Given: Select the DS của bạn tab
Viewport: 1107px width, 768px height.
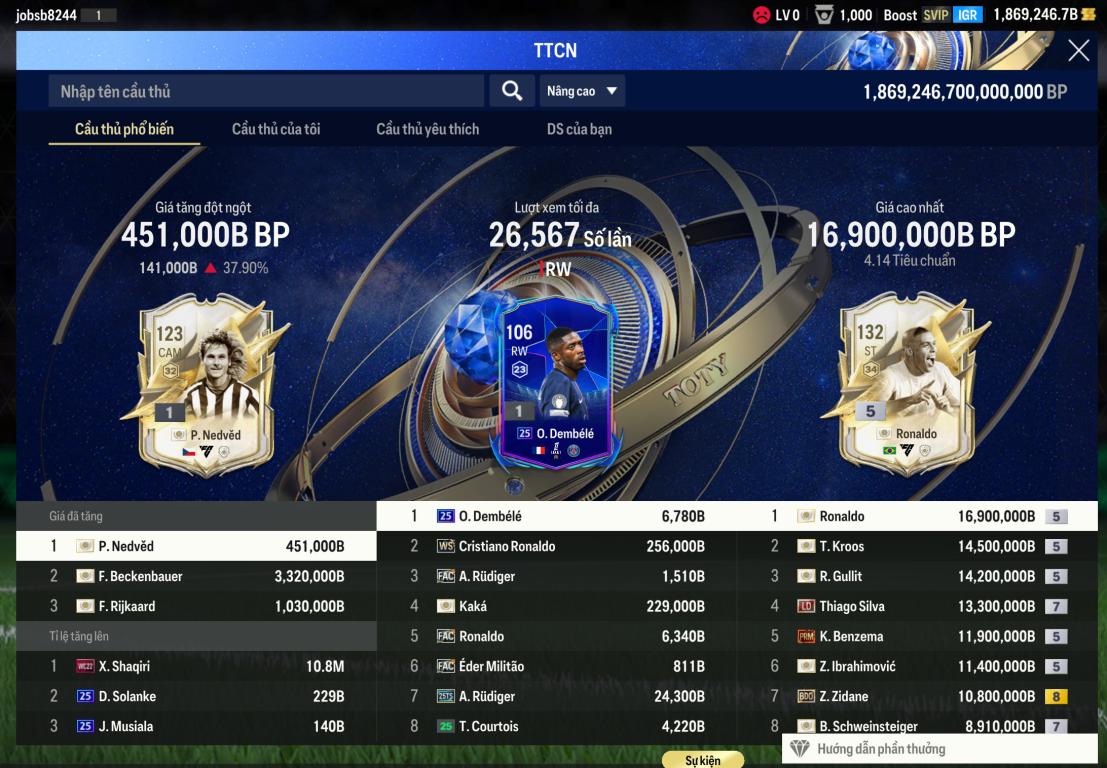Looking at the screenshot, I should [579, 129].
